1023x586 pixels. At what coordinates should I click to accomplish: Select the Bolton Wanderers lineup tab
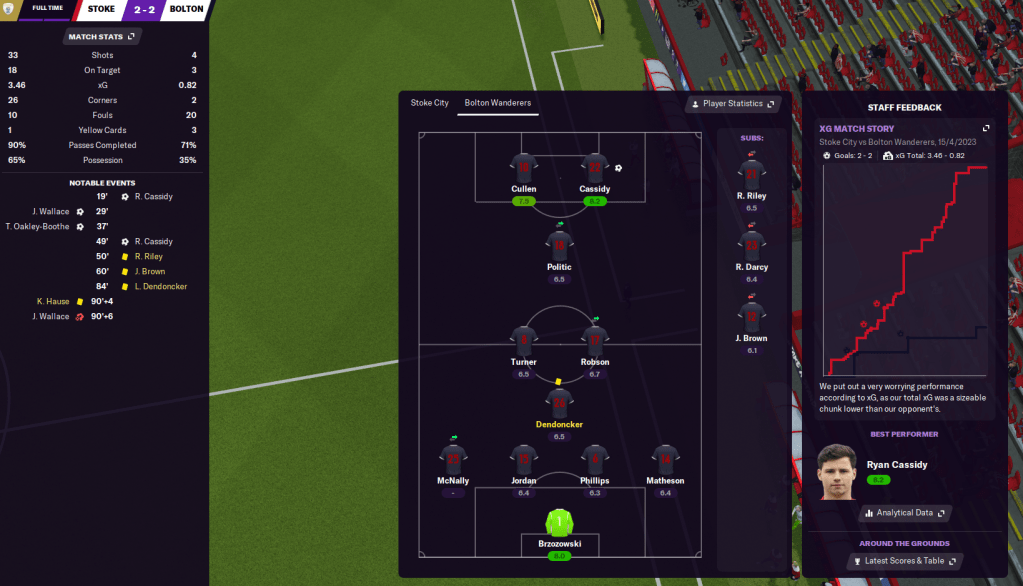click(x=497, y=103)
